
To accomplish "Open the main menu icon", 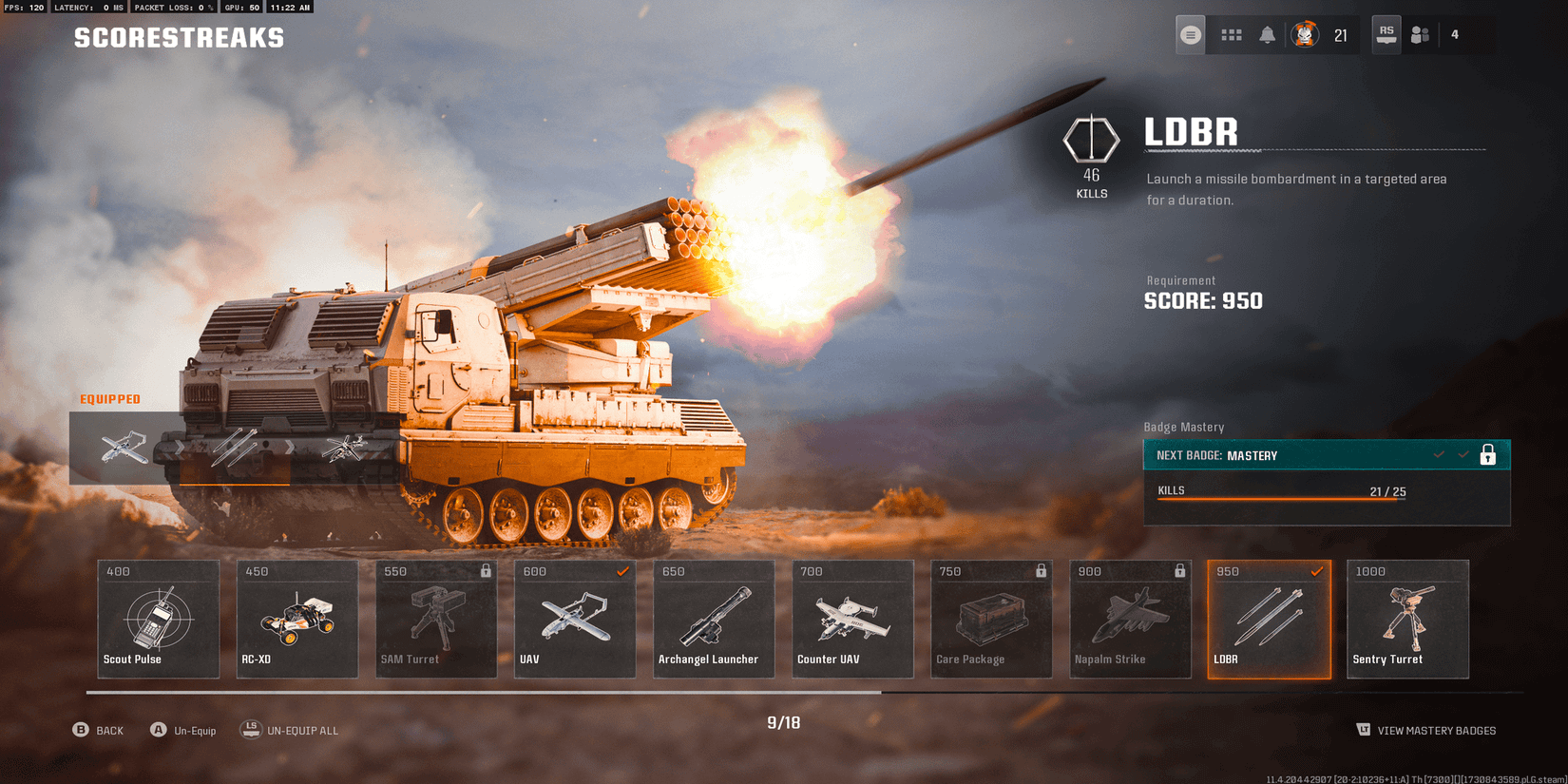I will point(1190,34).
